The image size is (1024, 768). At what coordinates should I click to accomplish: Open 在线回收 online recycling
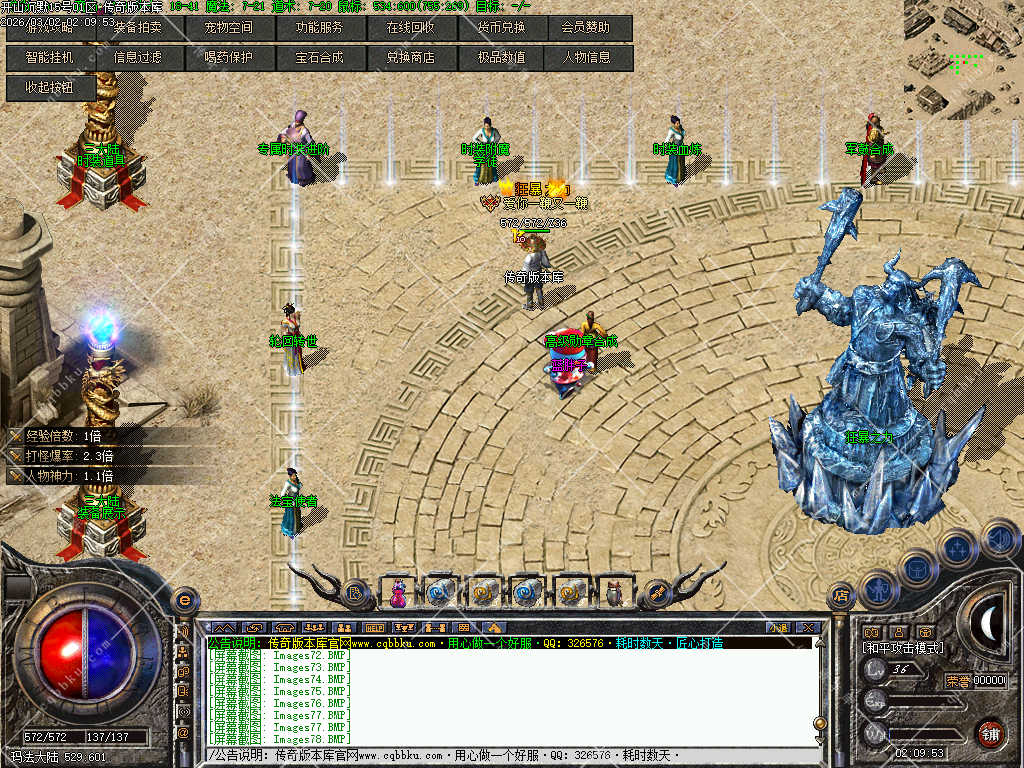point(410,28)
